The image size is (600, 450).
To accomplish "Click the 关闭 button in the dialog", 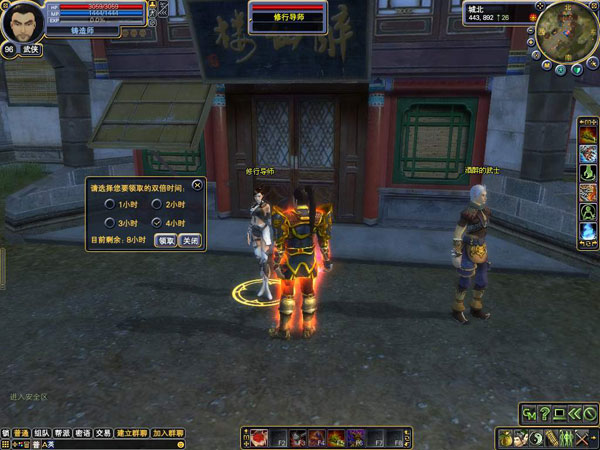I will point(189,241).
